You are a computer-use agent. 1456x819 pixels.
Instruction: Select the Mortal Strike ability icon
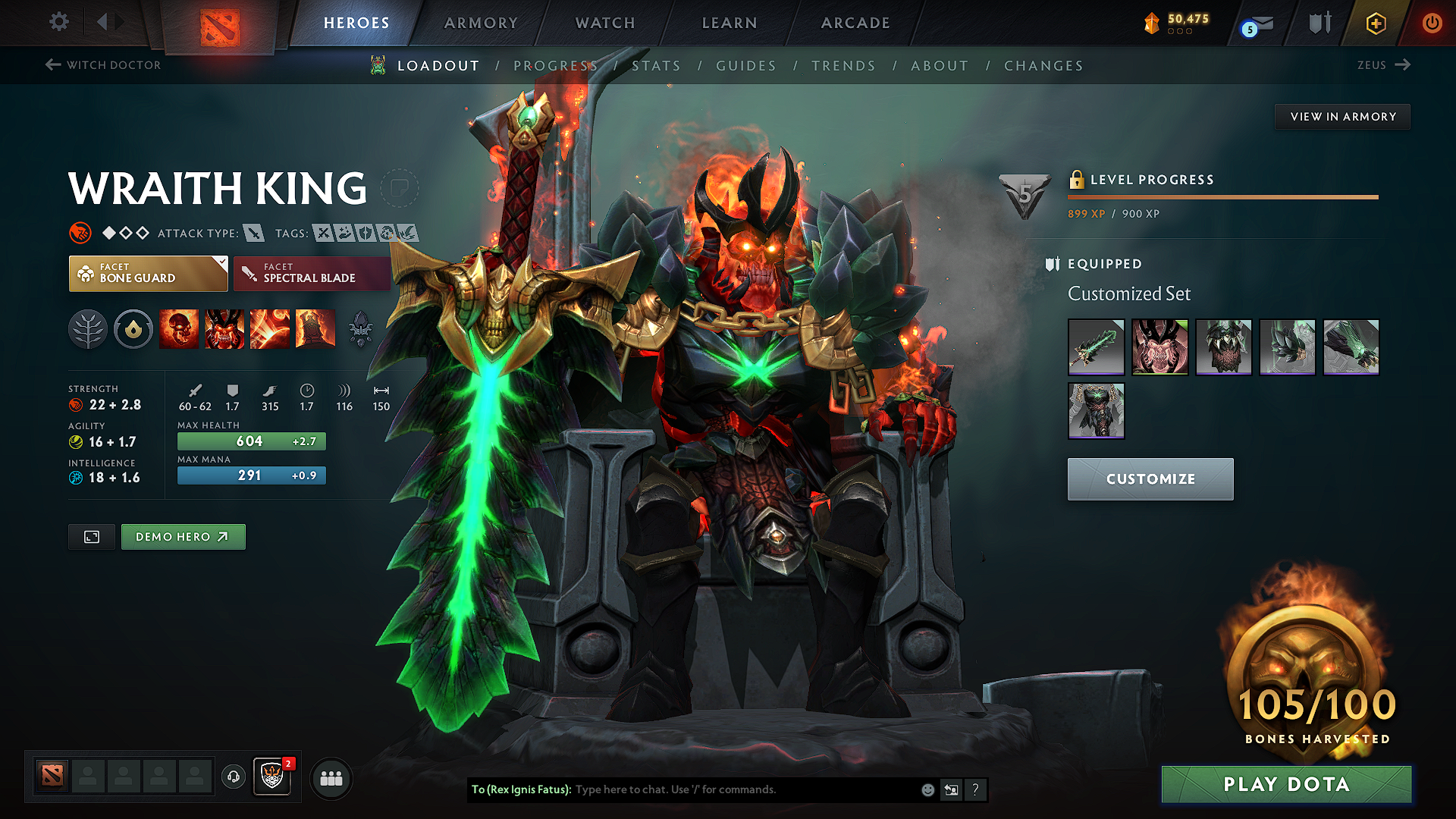click(269, 328)
